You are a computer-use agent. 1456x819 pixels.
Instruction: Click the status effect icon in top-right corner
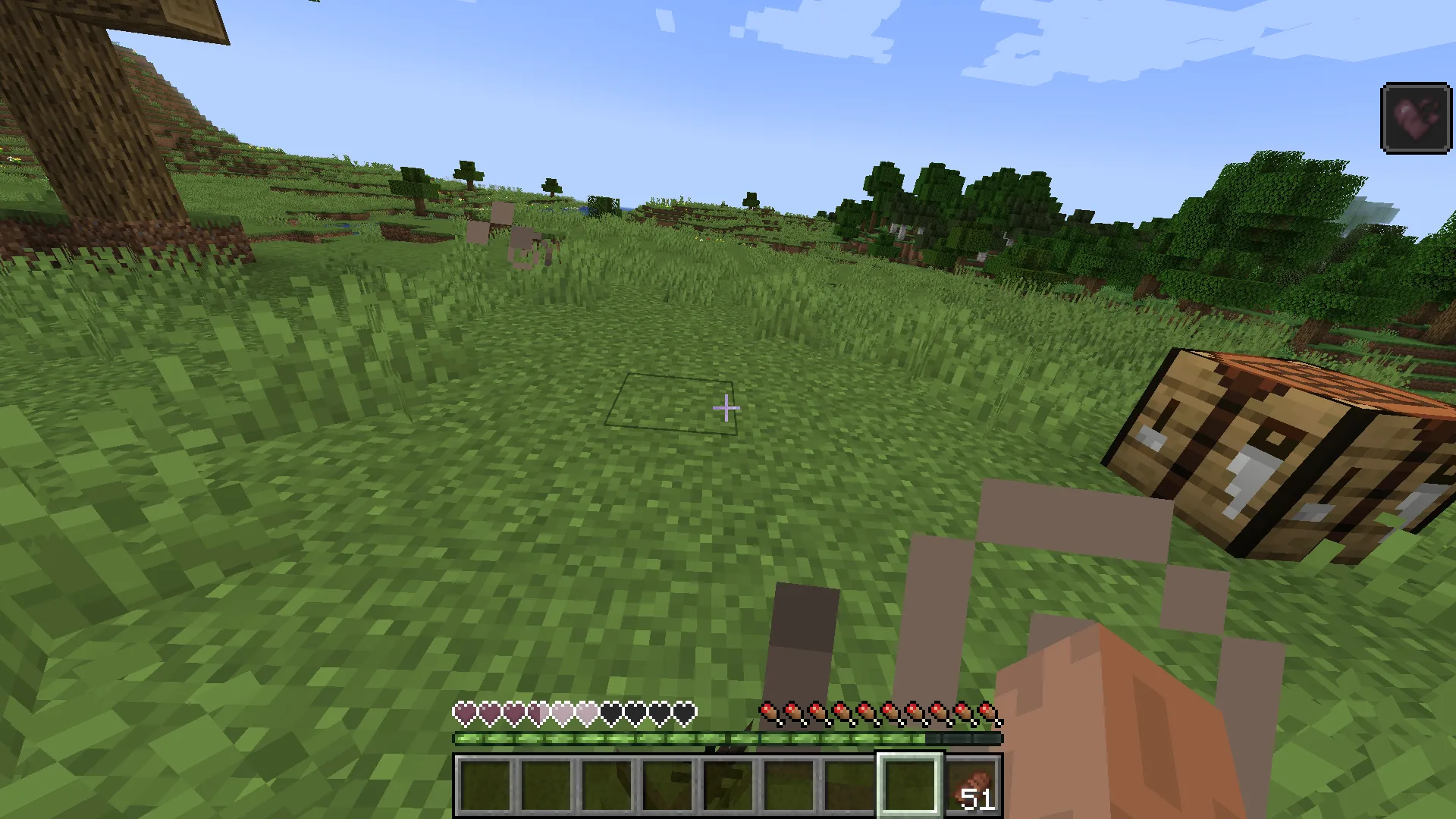pyautogui.click(x=1417, y=115)
